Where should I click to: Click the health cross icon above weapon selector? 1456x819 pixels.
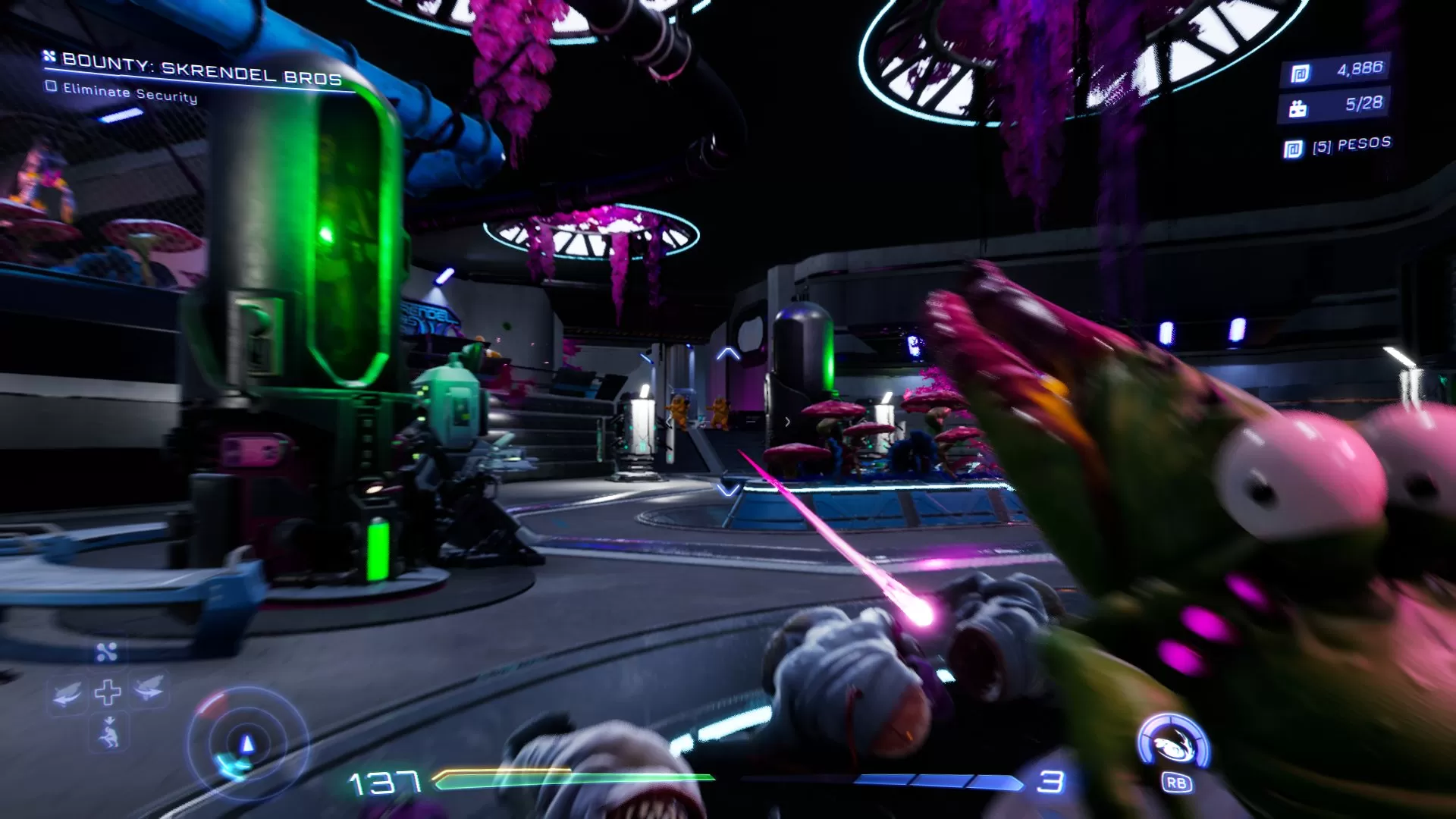(x=108, y=692)
